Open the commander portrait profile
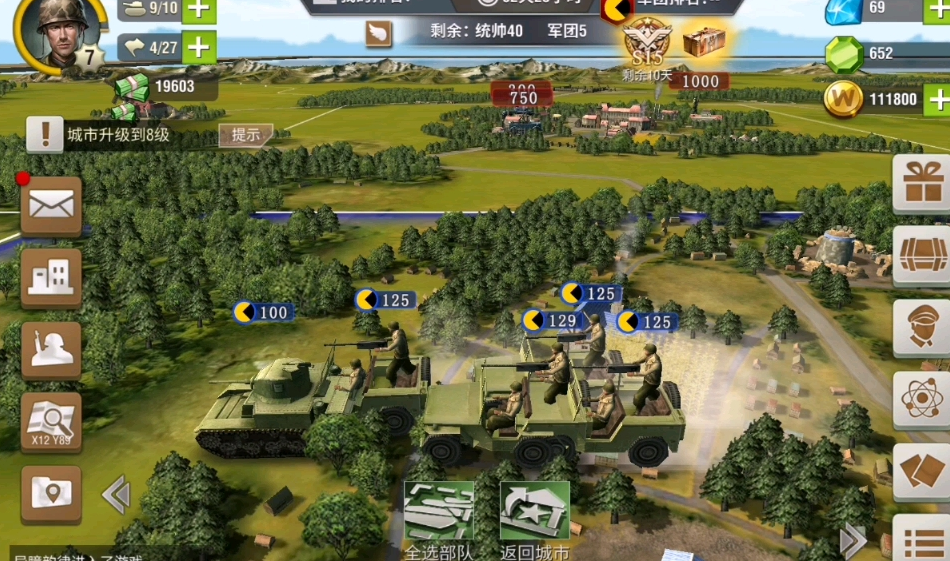950x561 pixels. coord(64,31)
